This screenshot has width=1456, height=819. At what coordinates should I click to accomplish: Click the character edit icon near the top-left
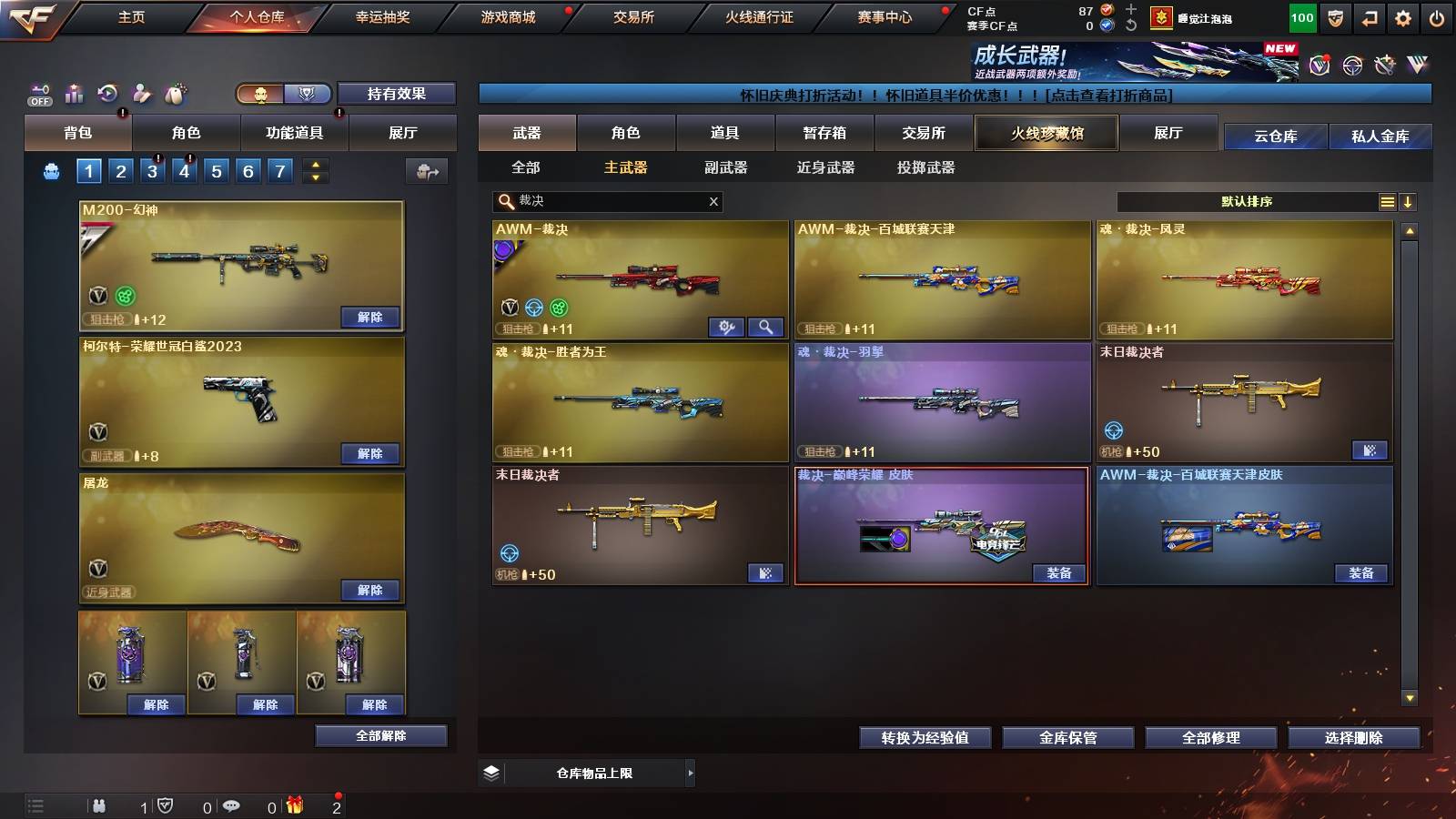click(x=141, y=92)
